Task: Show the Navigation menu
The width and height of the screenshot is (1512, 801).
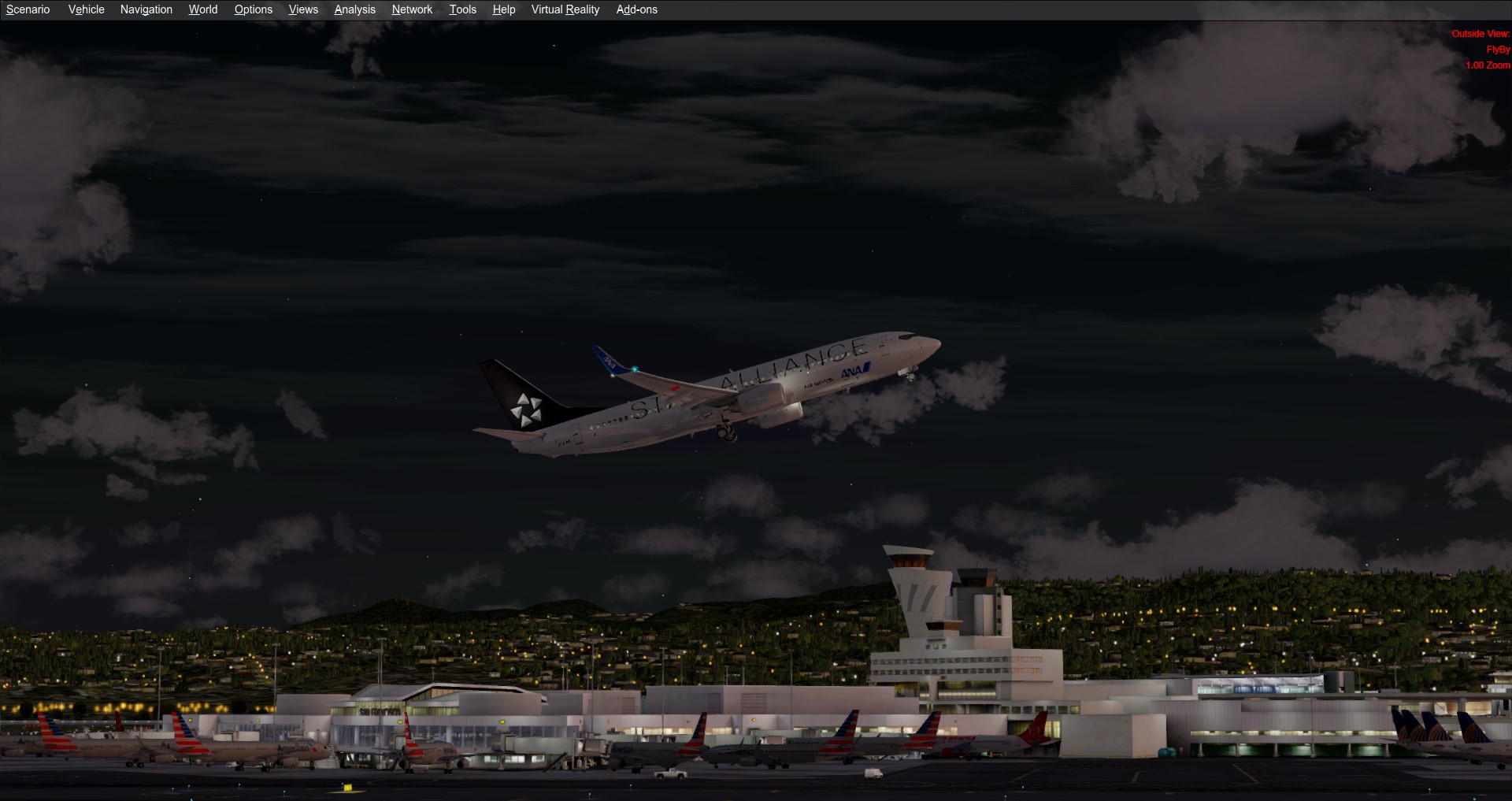Action: 146,9
